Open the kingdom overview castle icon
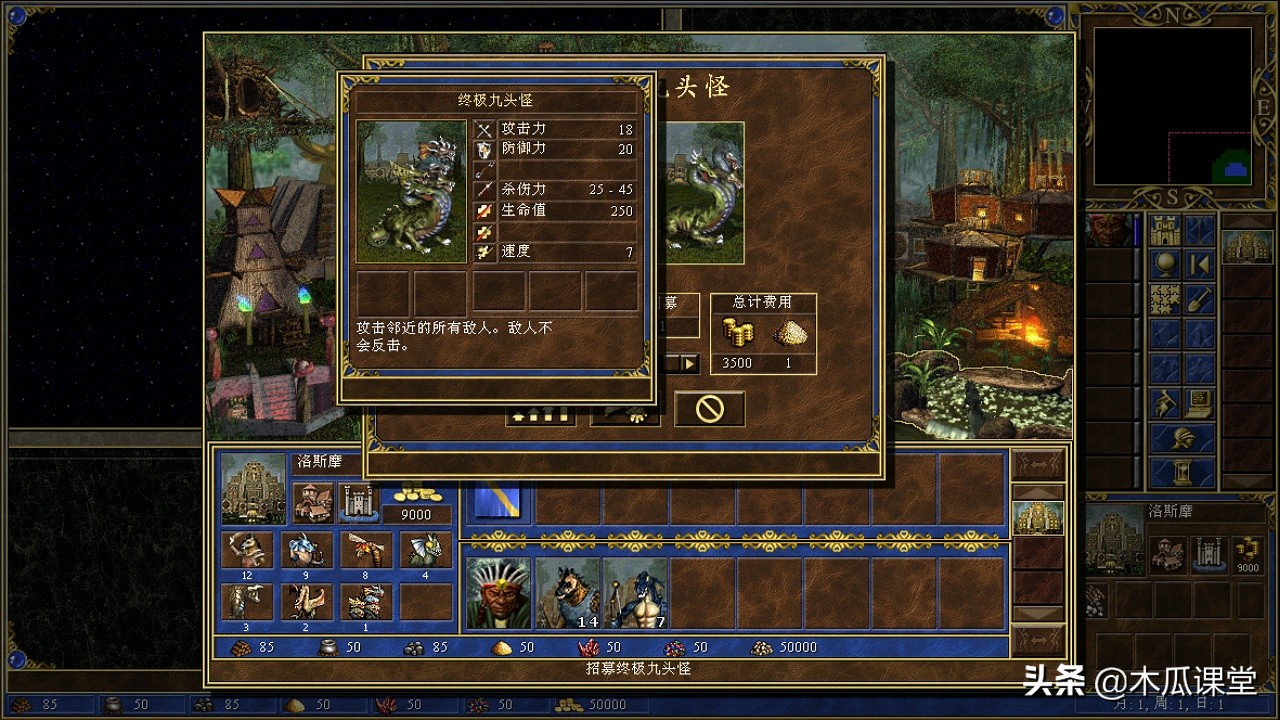The width and height of the screenshot is (1280, 720). [x=1163, y=227]
